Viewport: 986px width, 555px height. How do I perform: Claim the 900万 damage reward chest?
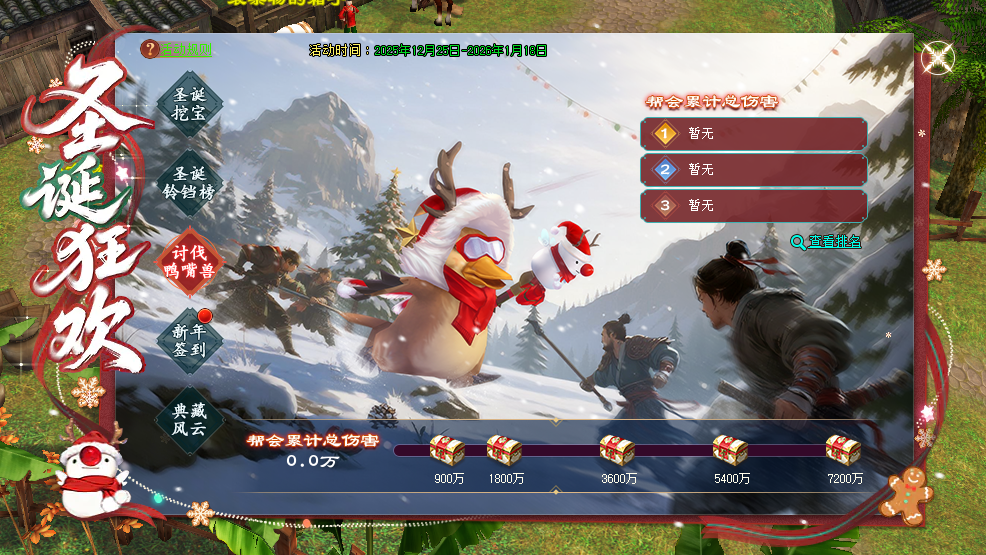448,450
